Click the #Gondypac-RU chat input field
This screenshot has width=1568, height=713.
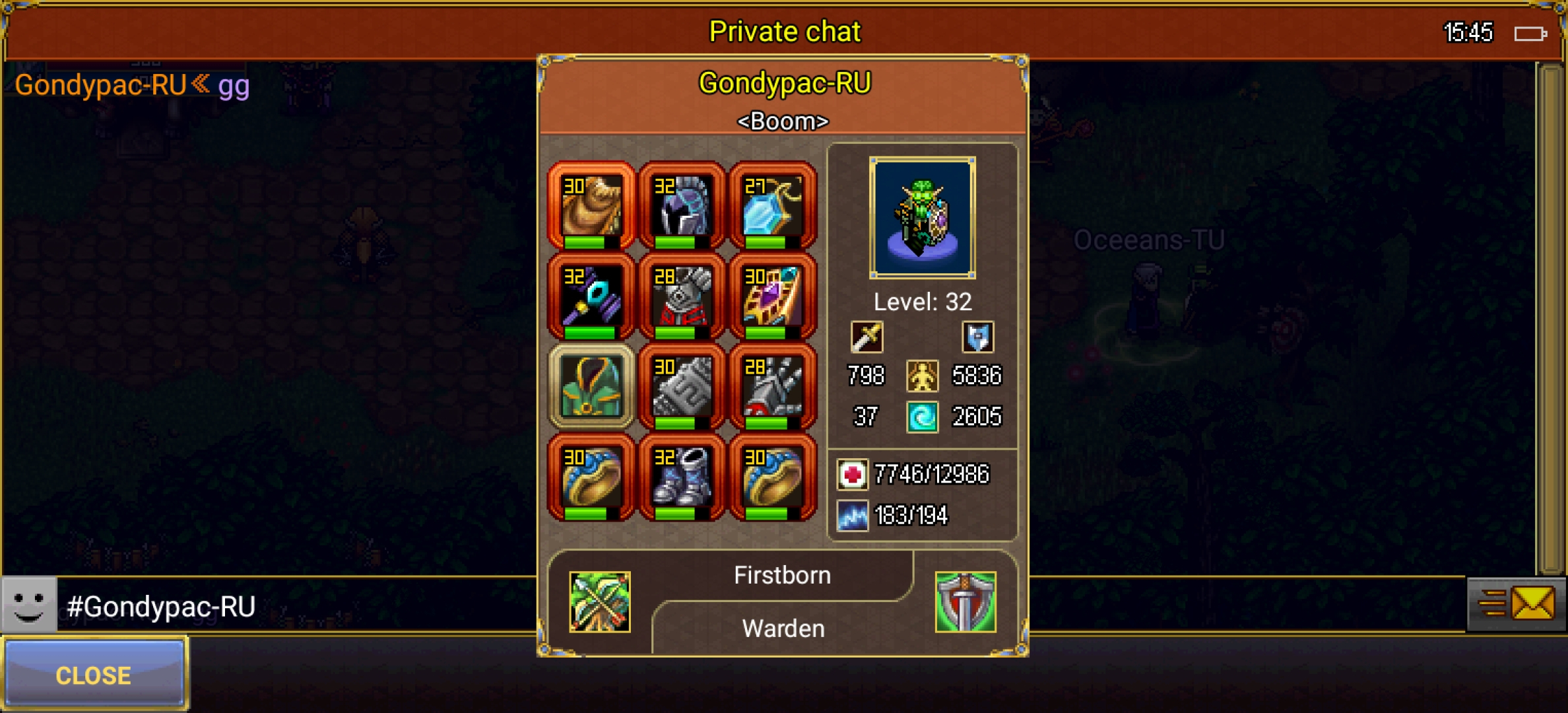(x=297, y=606)
